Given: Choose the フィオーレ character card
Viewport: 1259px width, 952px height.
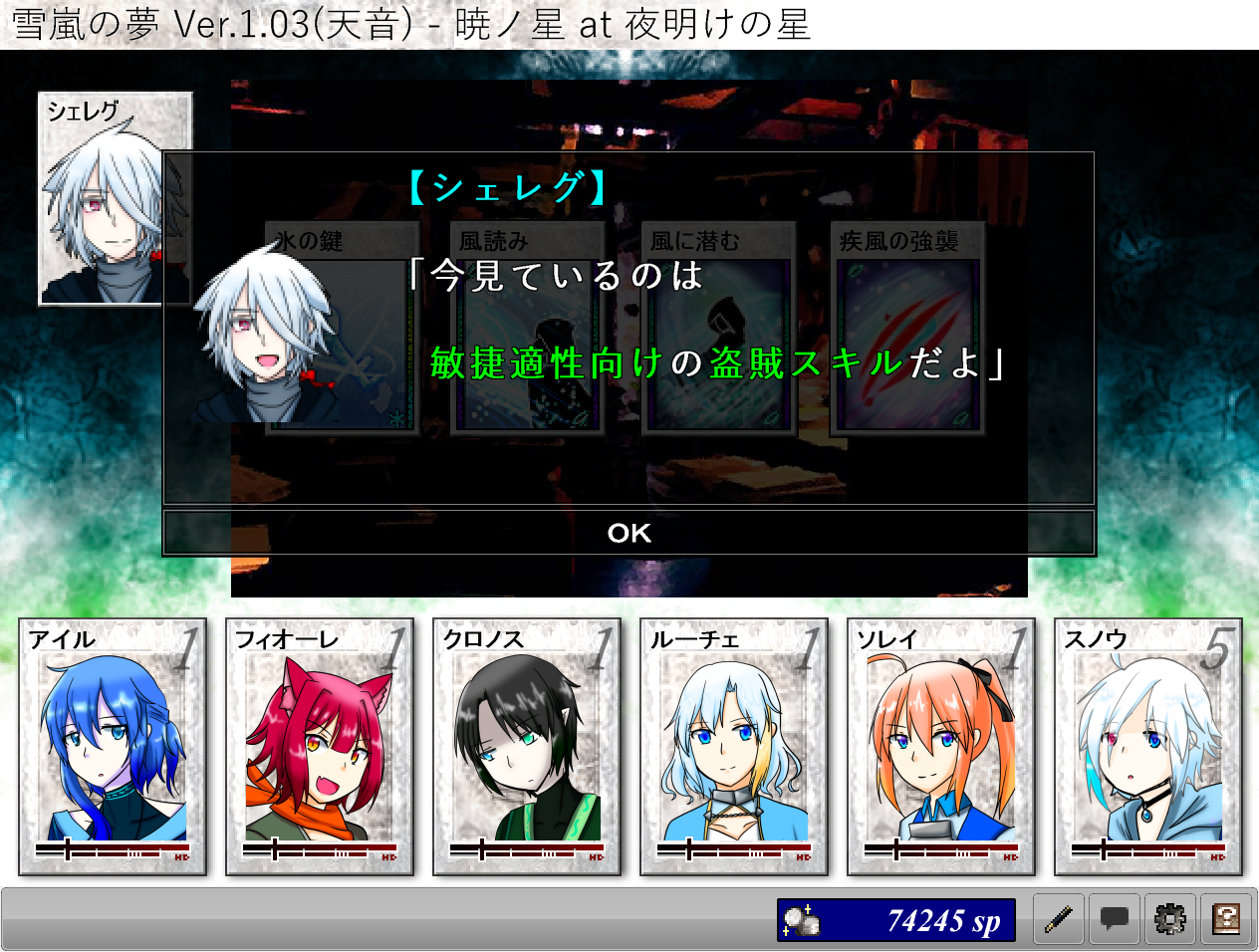Looking at the screenshot, I should click(320, 747).
